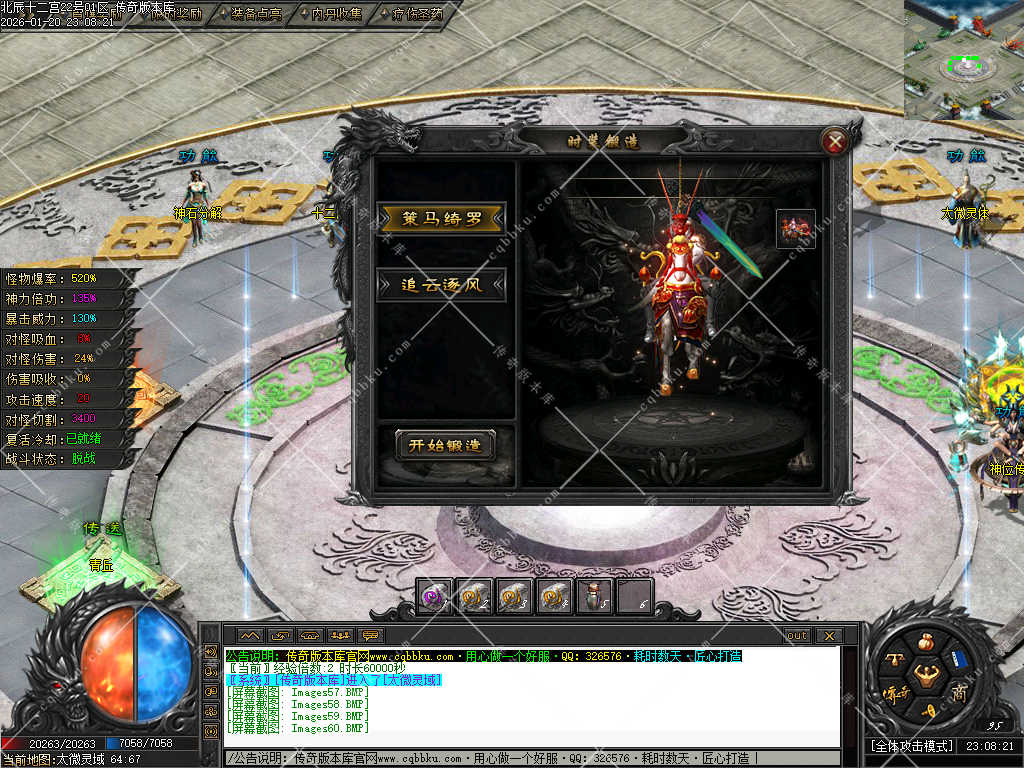Use the purple scroll in hotbar slot 1
Screen dimensions: 1024x768
(x=434, y=596)
